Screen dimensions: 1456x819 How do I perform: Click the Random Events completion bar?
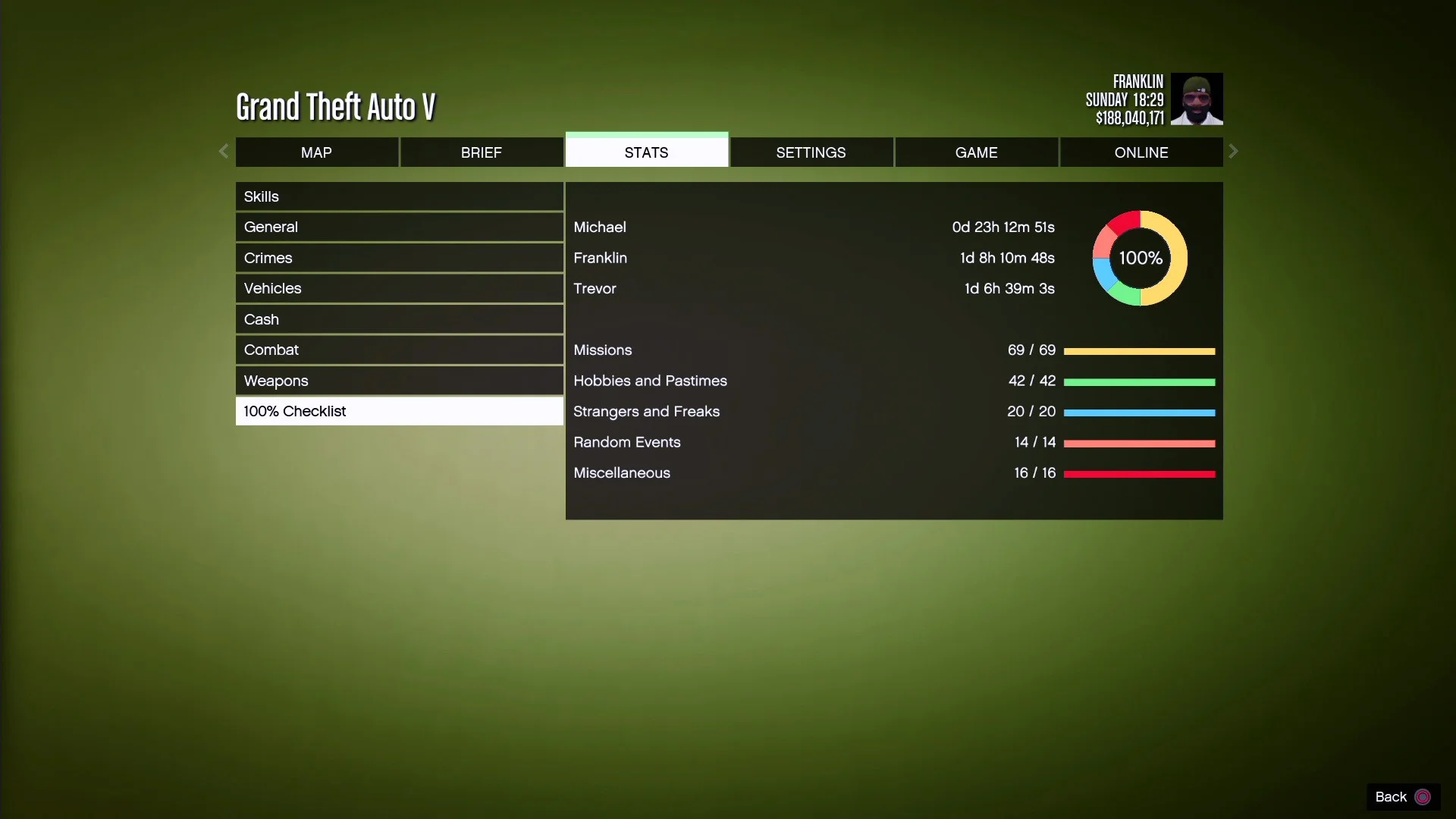pyautogui.click(x=1139, y=443)
